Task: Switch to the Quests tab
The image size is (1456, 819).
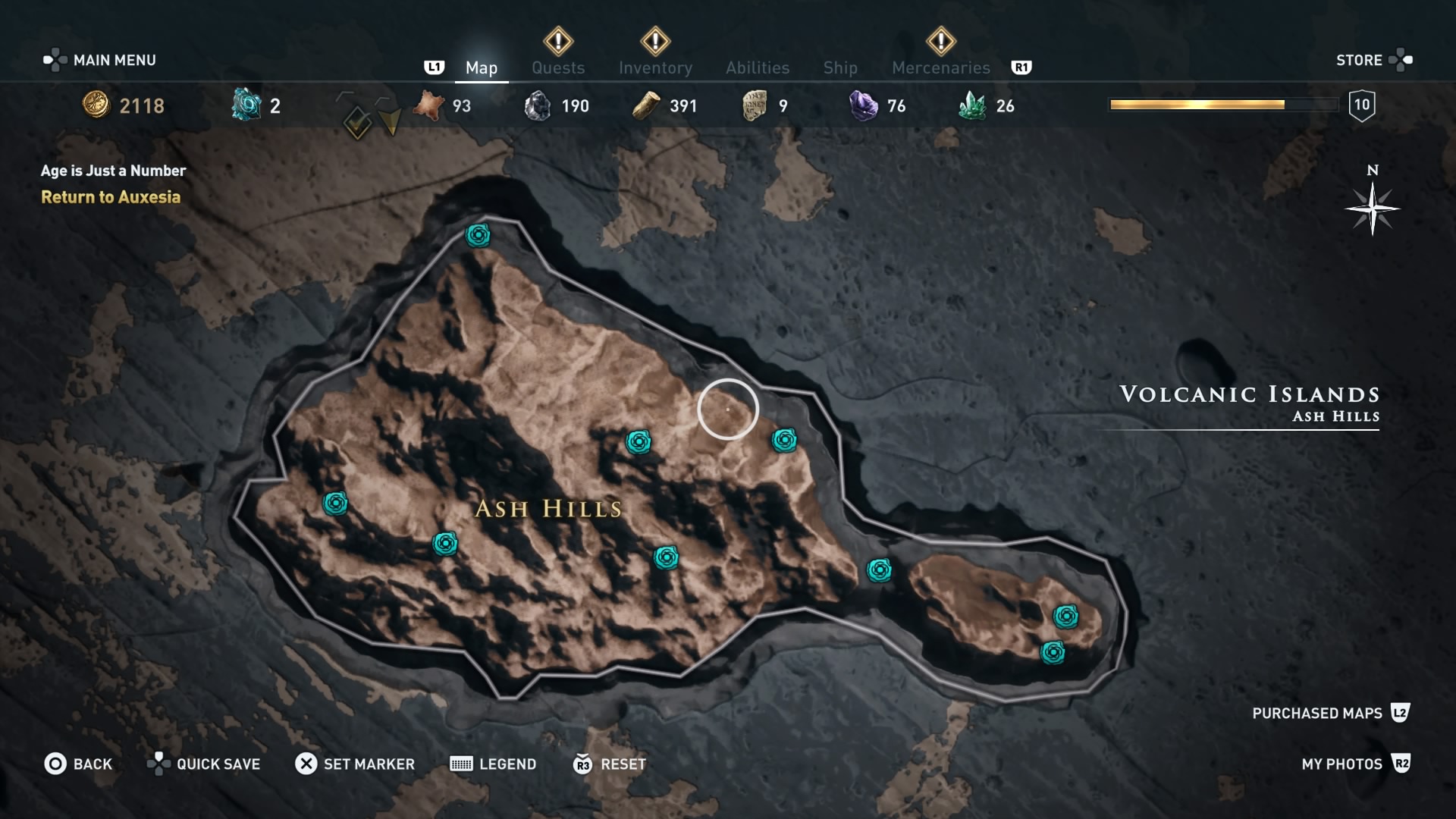Action: [x=559, y=67]
